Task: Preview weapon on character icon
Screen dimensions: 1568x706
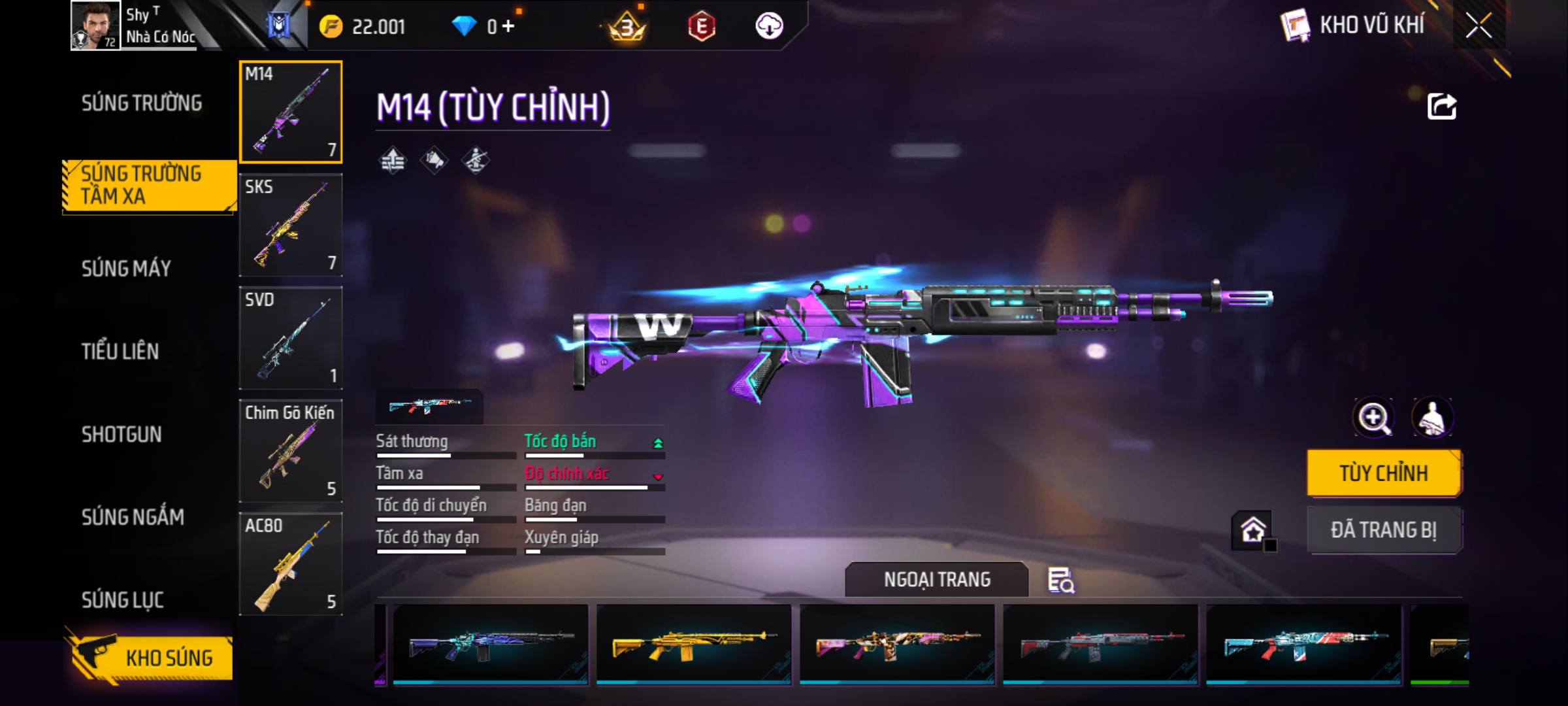Action: click(1432, 418)
